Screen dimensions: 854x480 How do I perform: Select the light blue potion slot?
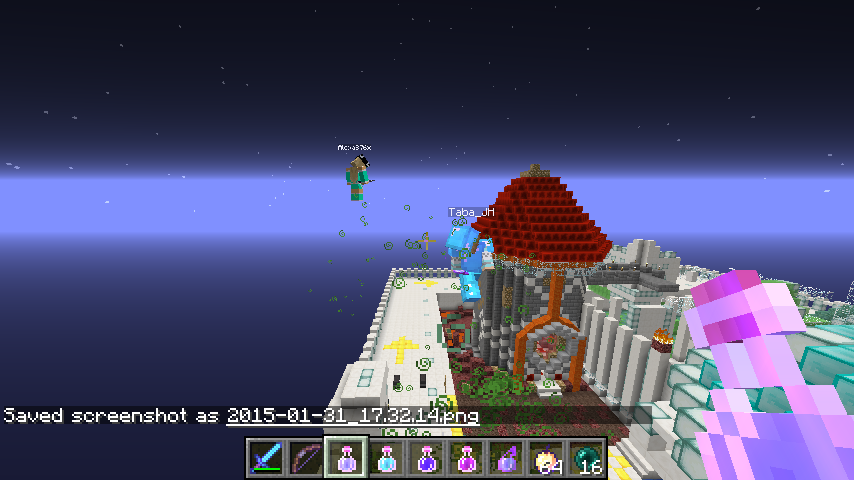pos(386,459)
